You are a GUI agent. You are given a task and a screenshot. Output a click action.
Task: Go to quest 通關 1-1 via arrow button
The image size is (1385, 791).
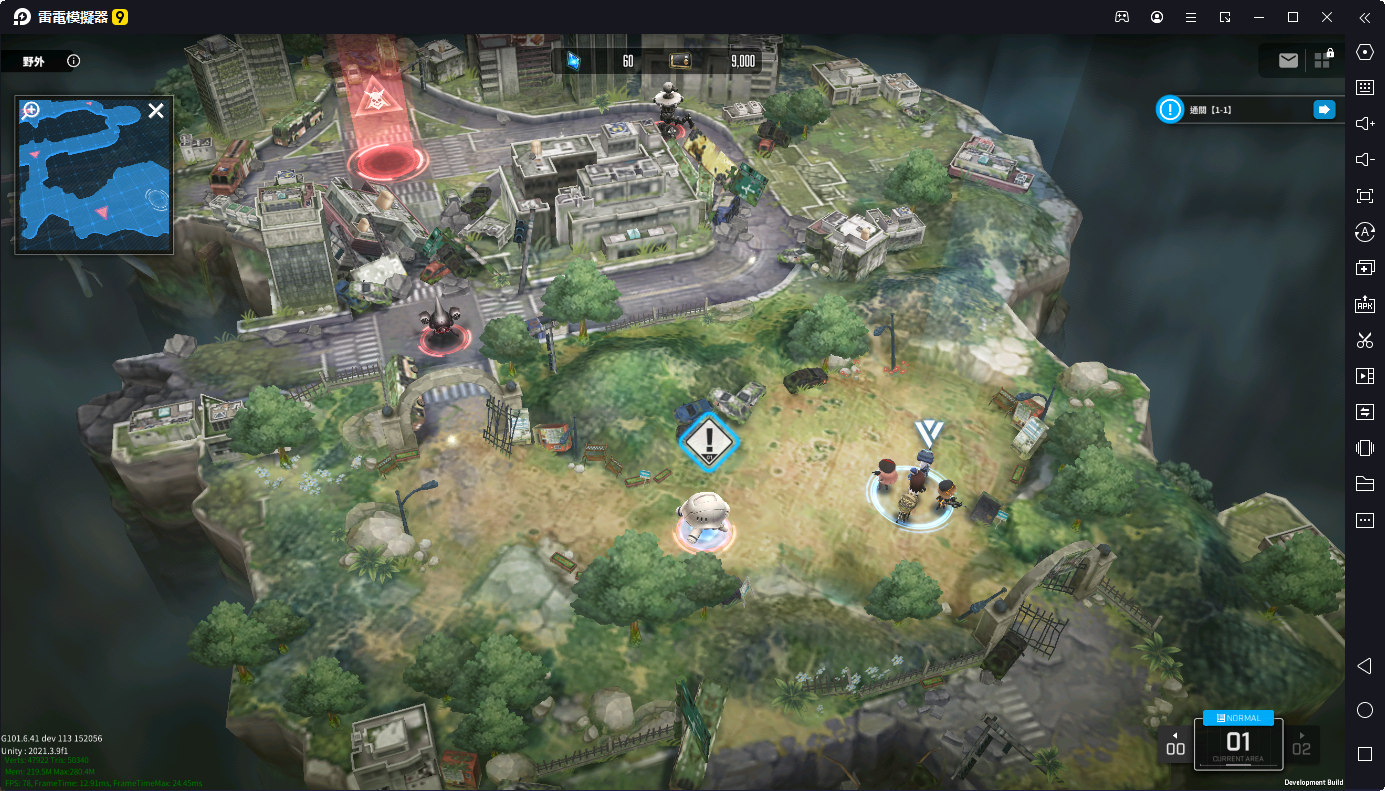click(1324, 110)
